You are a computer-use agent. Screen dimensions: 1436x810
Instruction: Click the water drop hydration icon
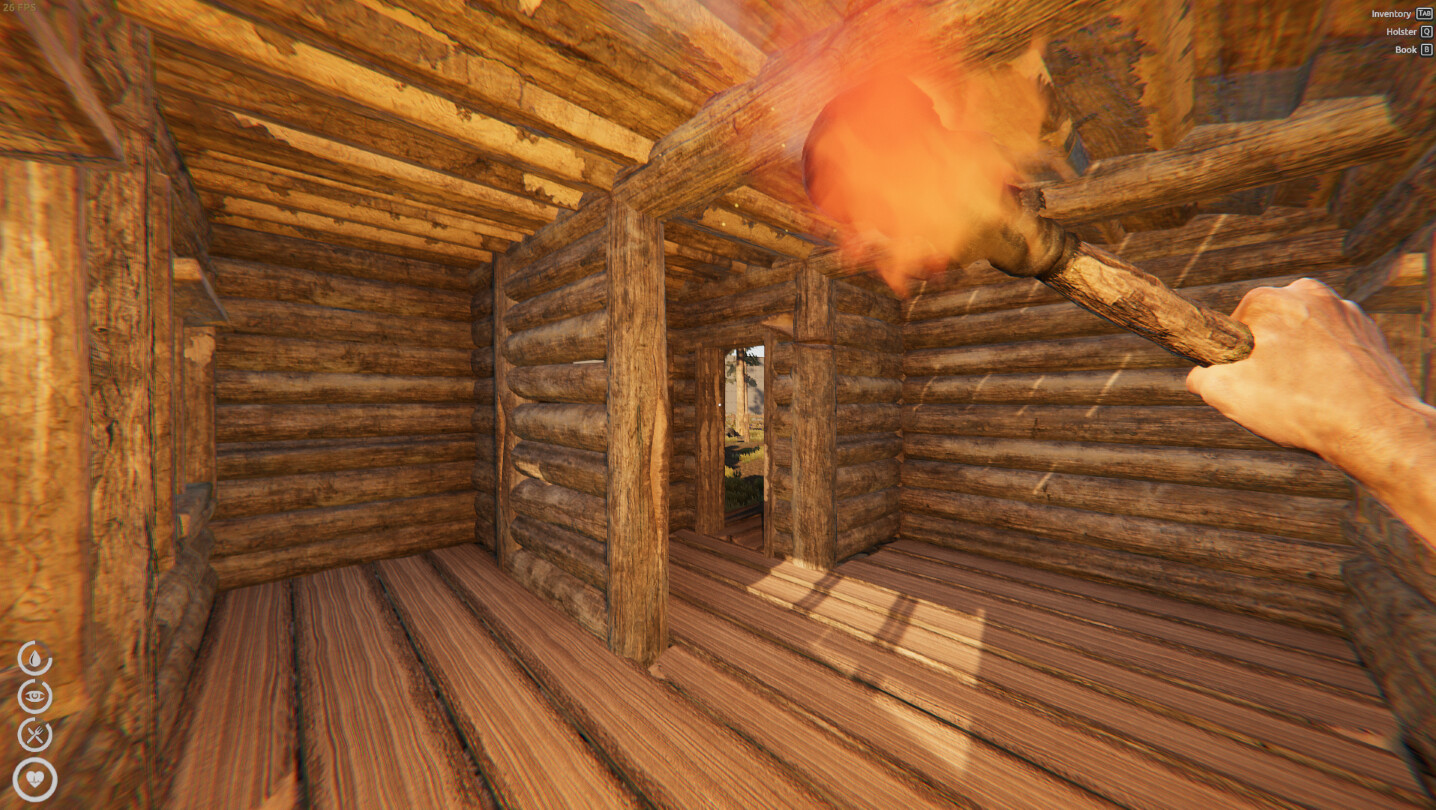33,660
